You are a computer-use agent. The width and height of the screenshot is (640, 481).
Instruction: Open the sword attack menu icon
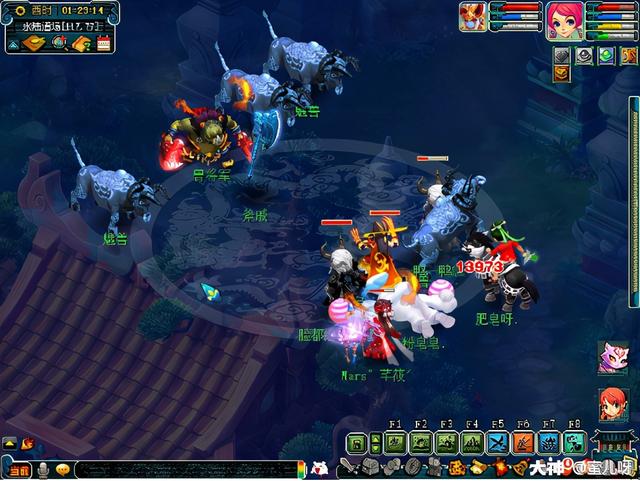click(349, 468)
